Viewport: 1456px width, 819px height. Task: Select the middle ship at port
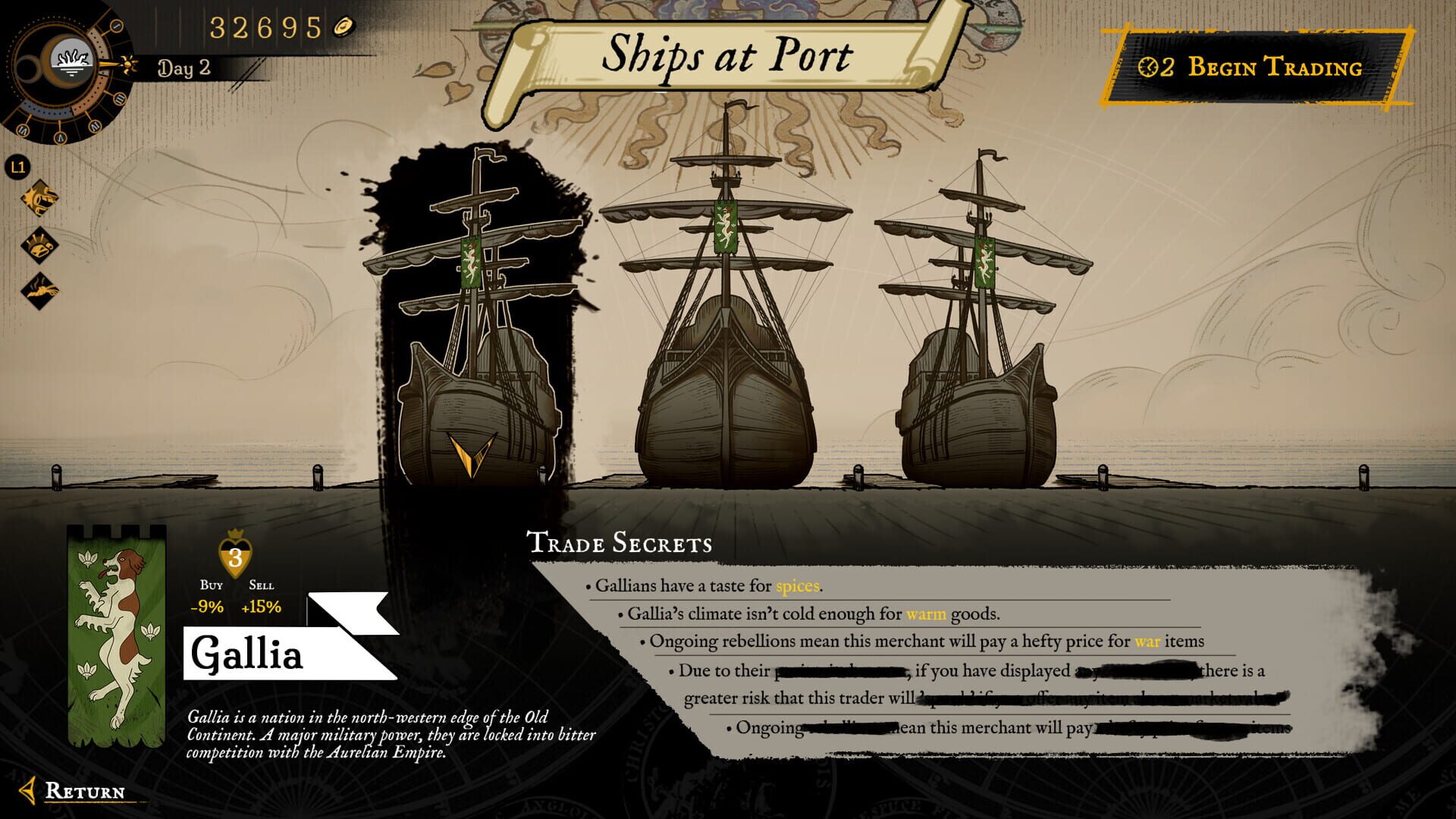click(x=724, y=394)
